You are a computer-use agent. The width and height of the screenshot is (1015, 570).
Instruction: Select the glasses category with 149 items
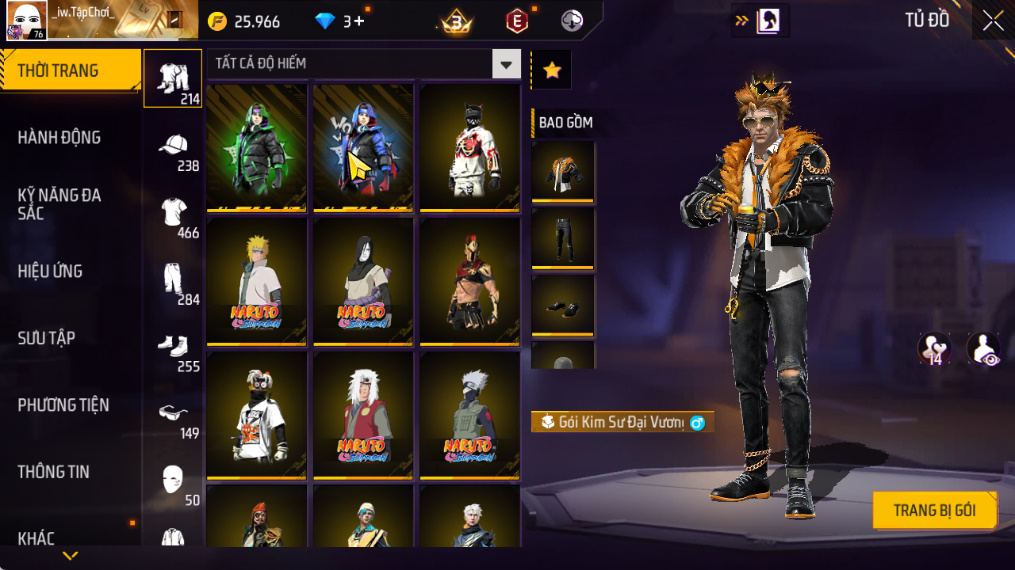click(x=174, y=415)
